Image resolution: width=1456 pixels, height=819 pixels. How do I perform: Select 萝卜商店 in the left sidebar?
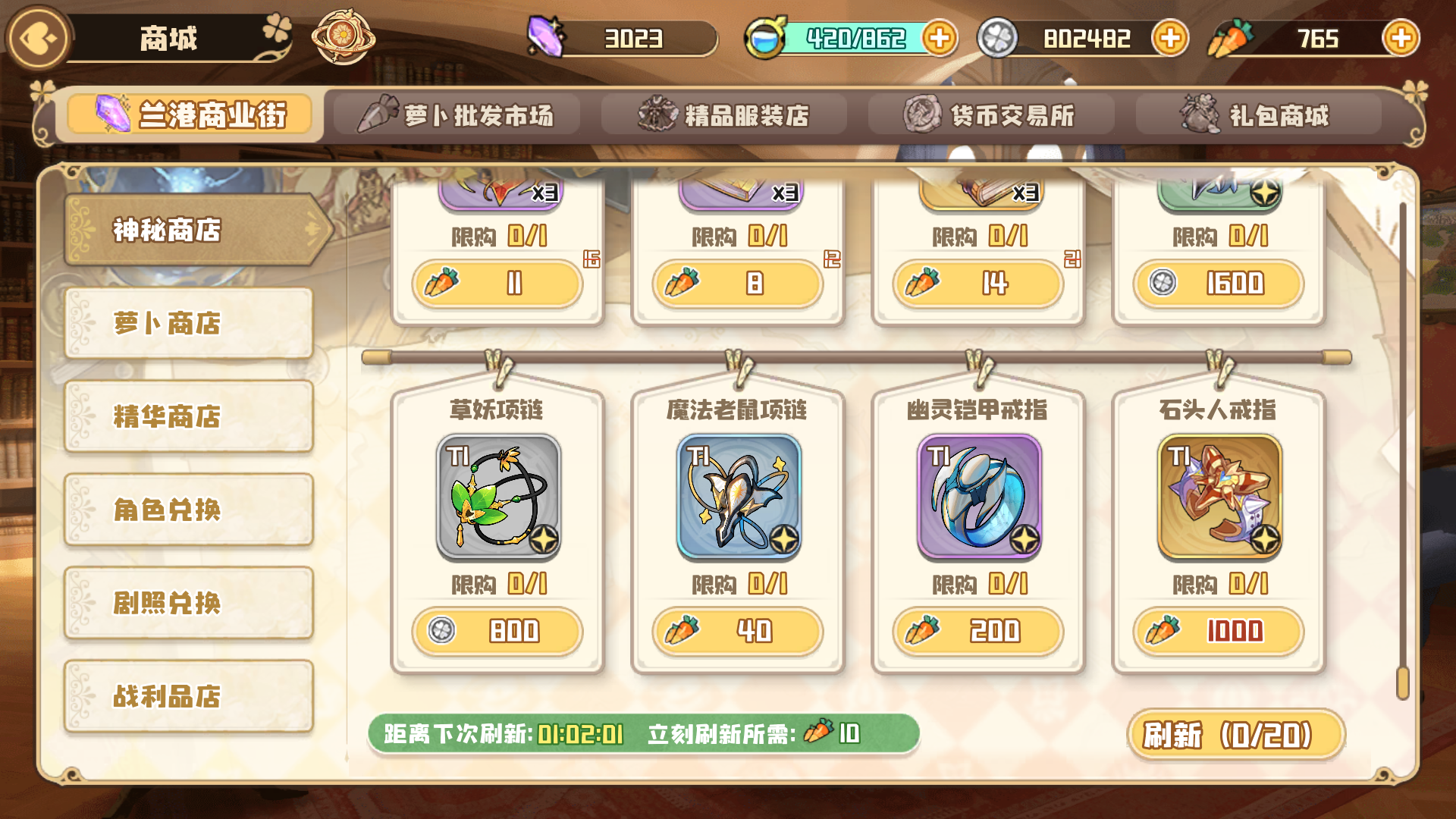pyautogui.click(x=188, y=322)
